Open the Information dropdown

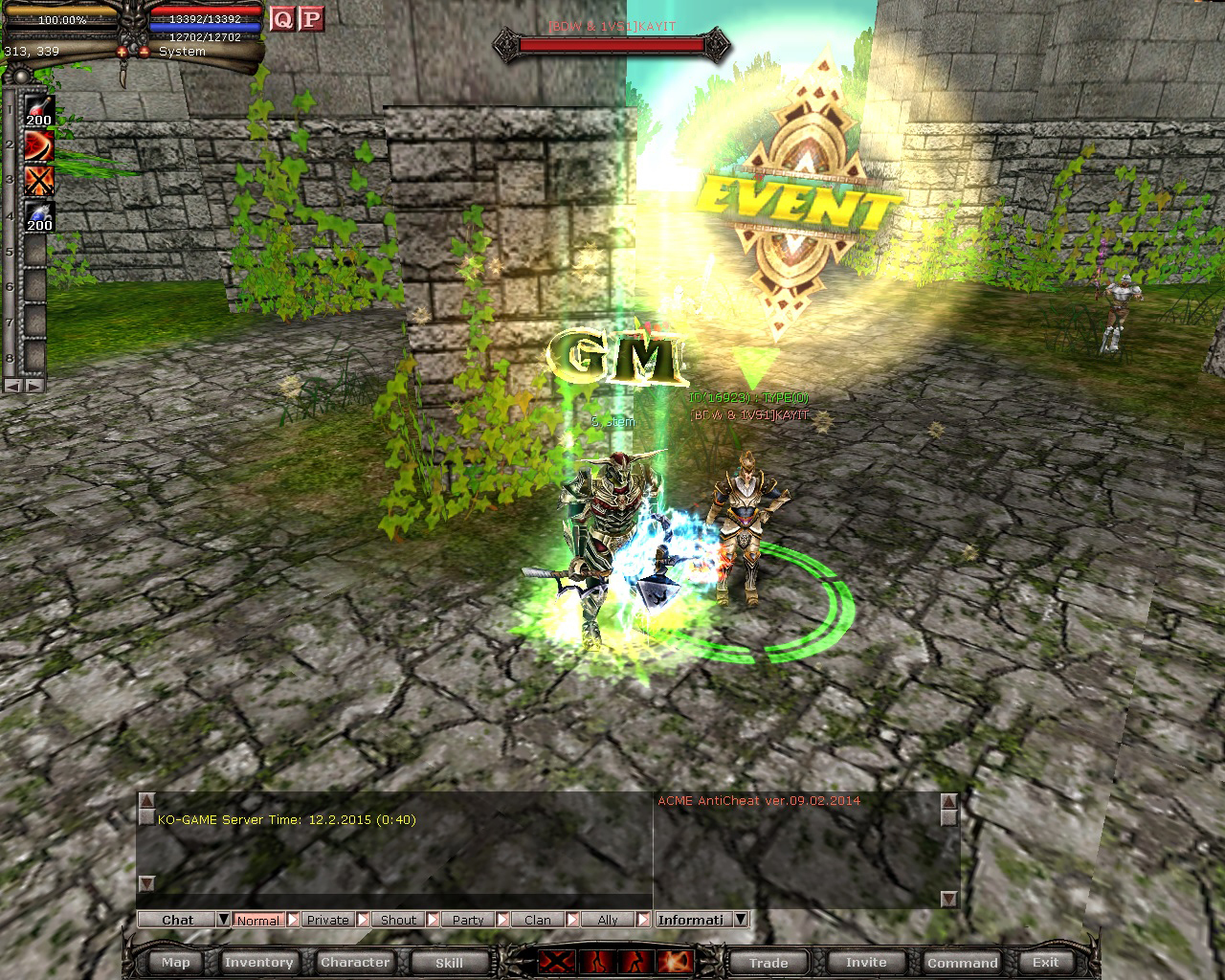(740, 920)
